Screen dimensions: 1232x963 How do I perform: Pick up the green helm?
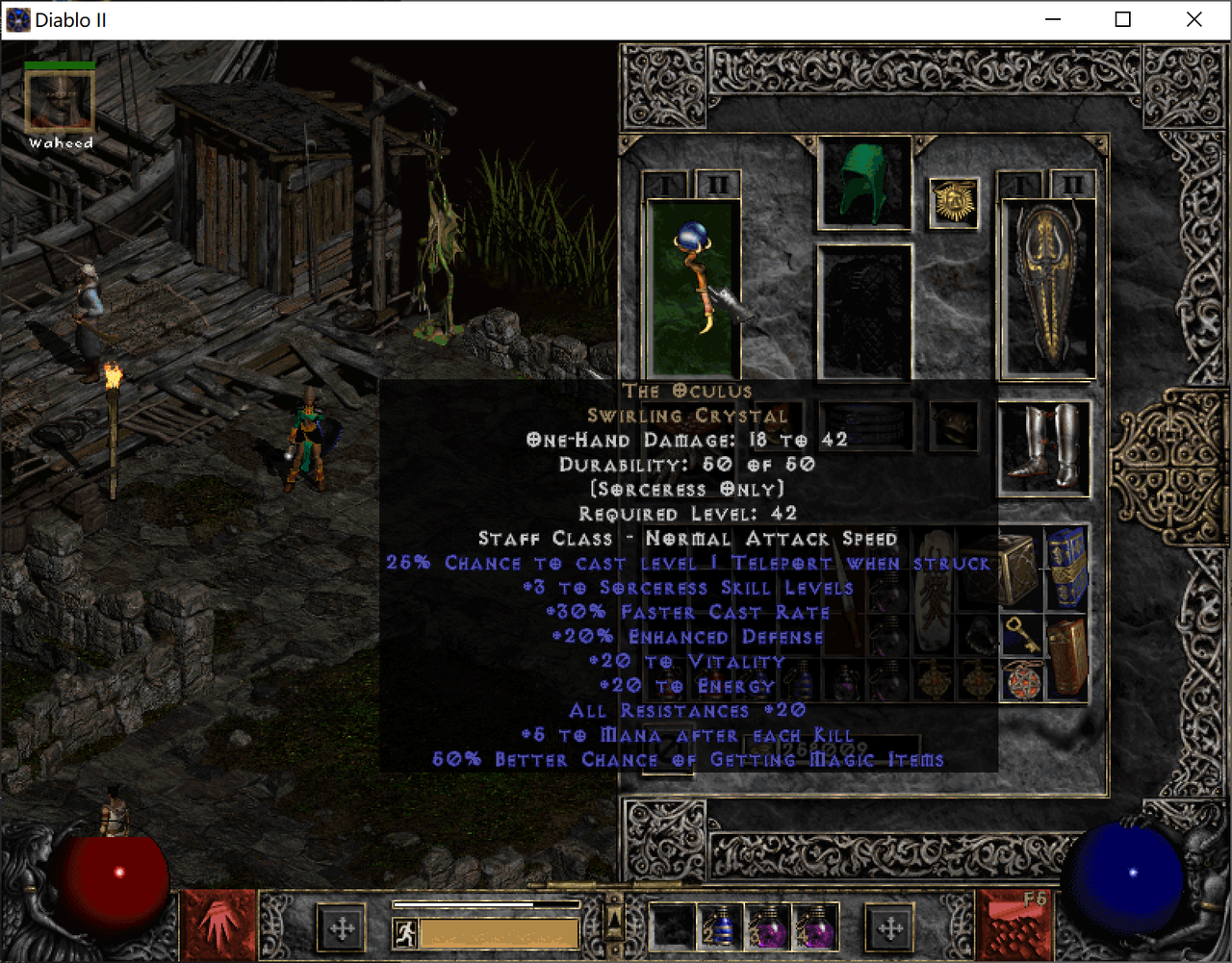click(x=863, y=183)
